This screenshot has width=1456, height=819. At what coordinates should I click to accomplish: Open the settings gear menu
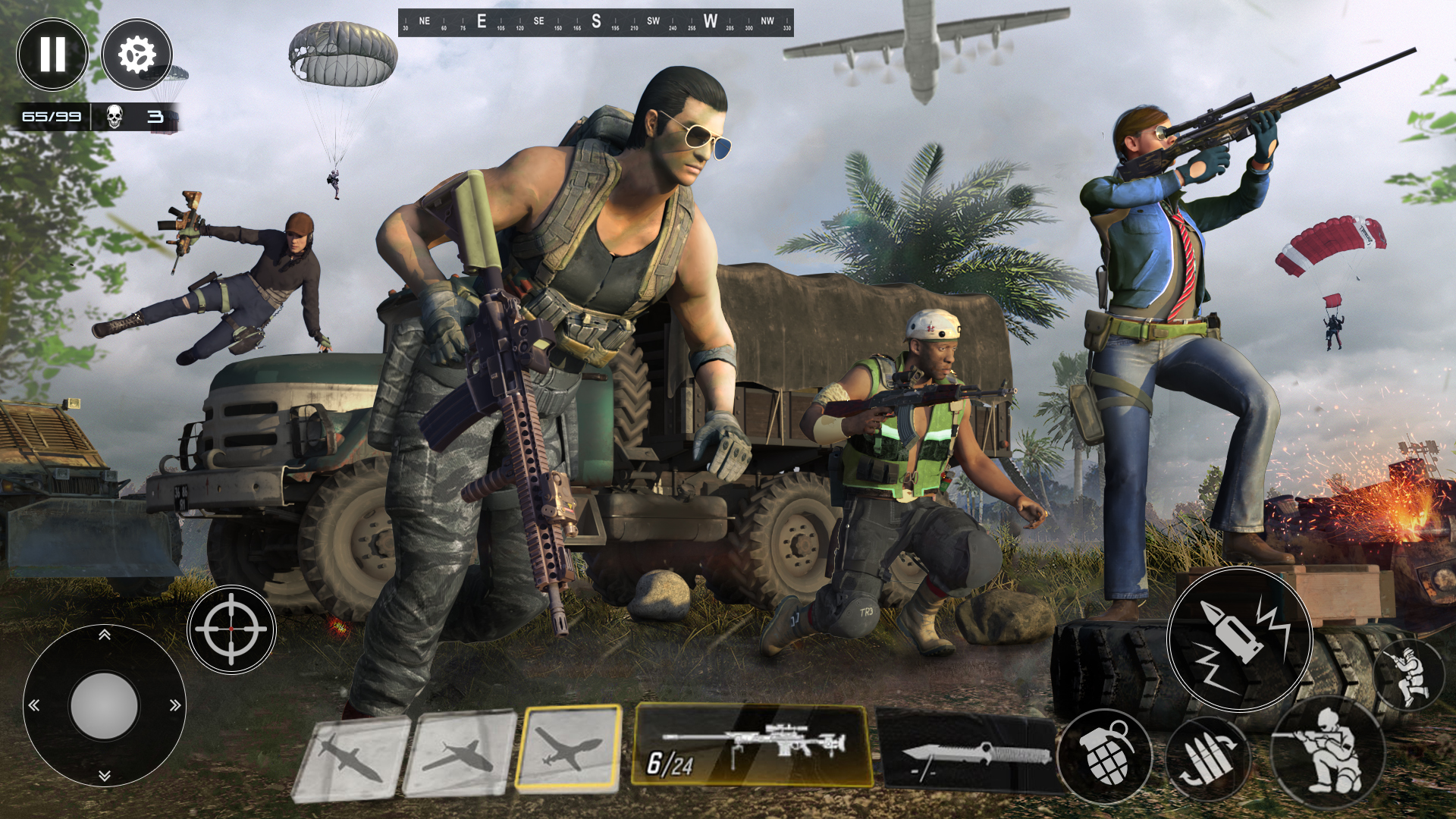pos(136,53)
